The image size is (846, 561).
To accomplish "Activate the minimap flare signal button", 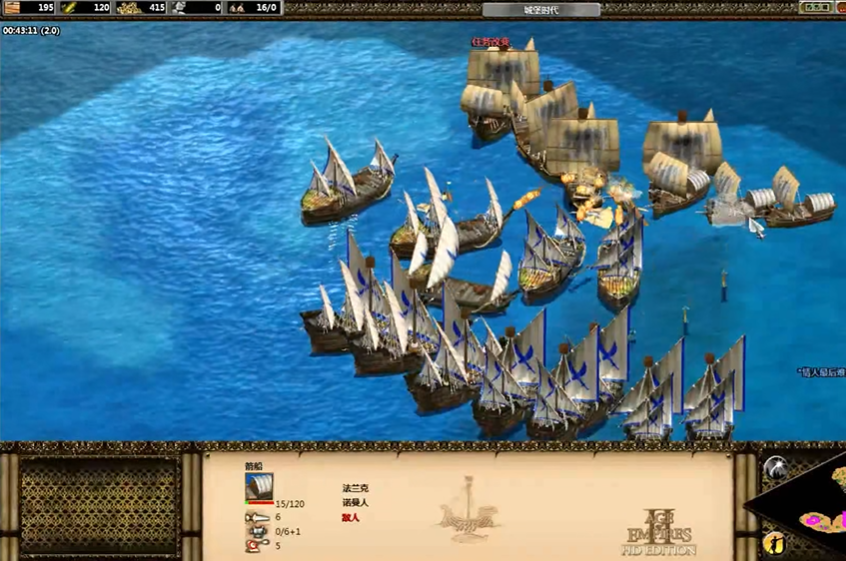I will pos(775,468).
